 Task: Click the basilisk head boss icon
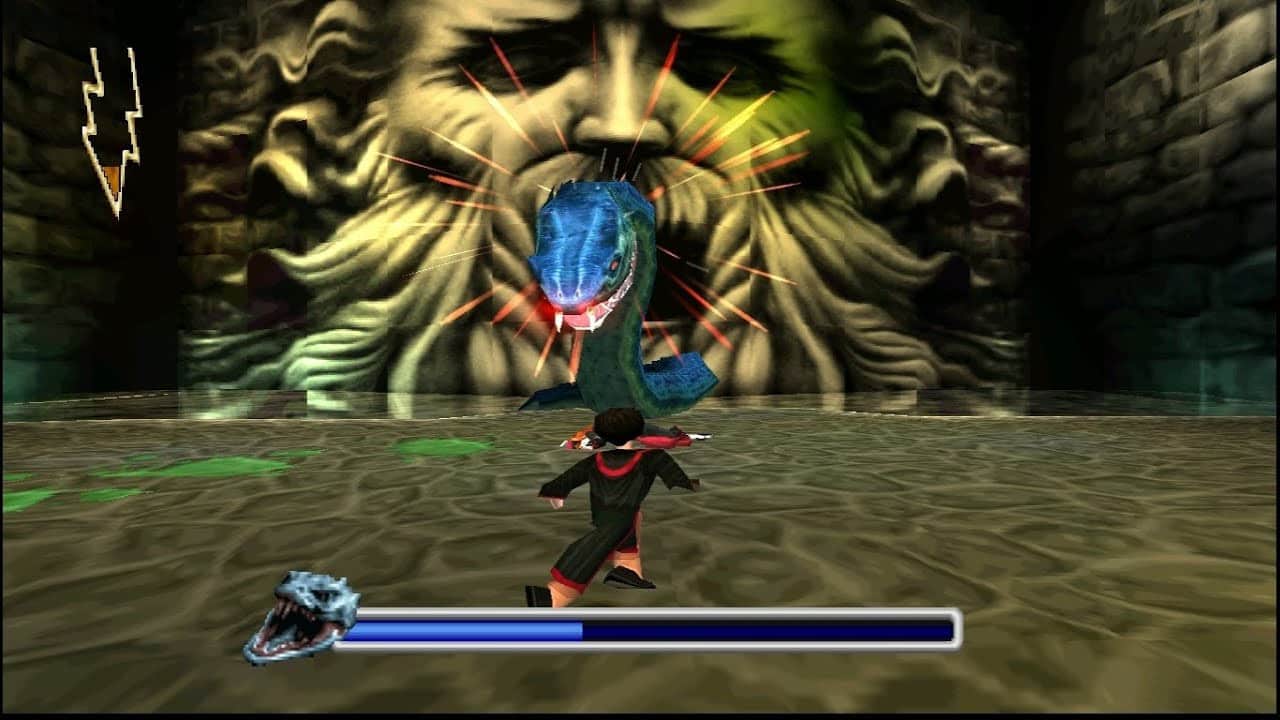(300, 616)
